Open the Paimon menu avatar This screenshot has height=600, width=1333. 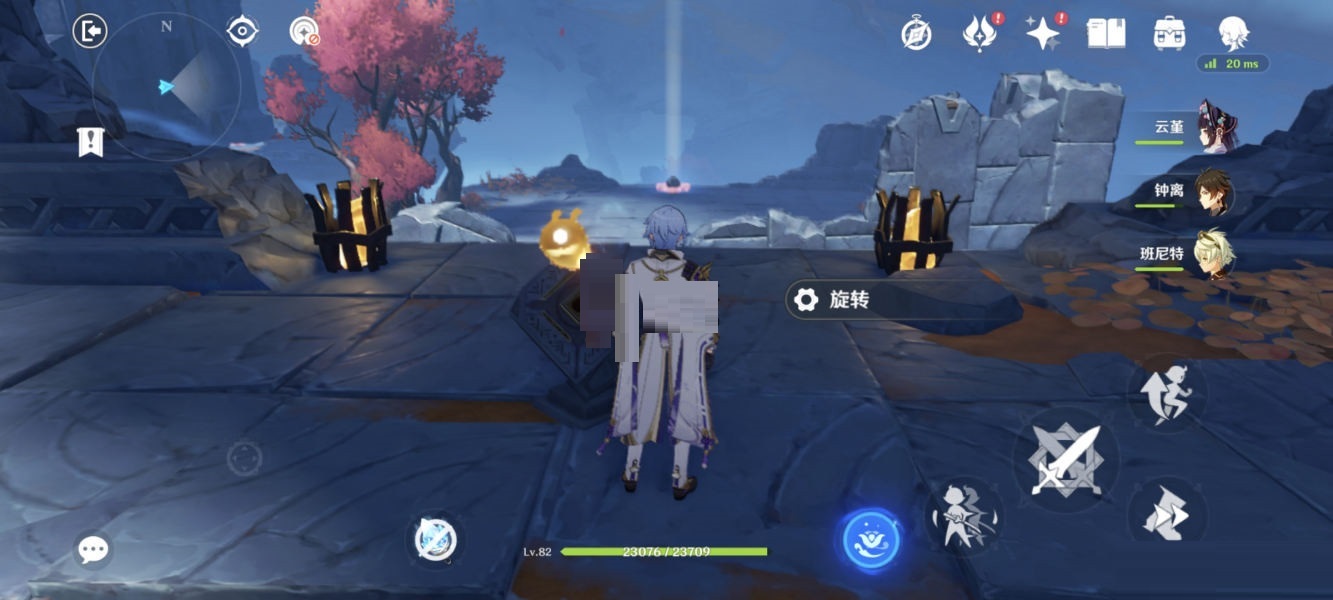1233,32
